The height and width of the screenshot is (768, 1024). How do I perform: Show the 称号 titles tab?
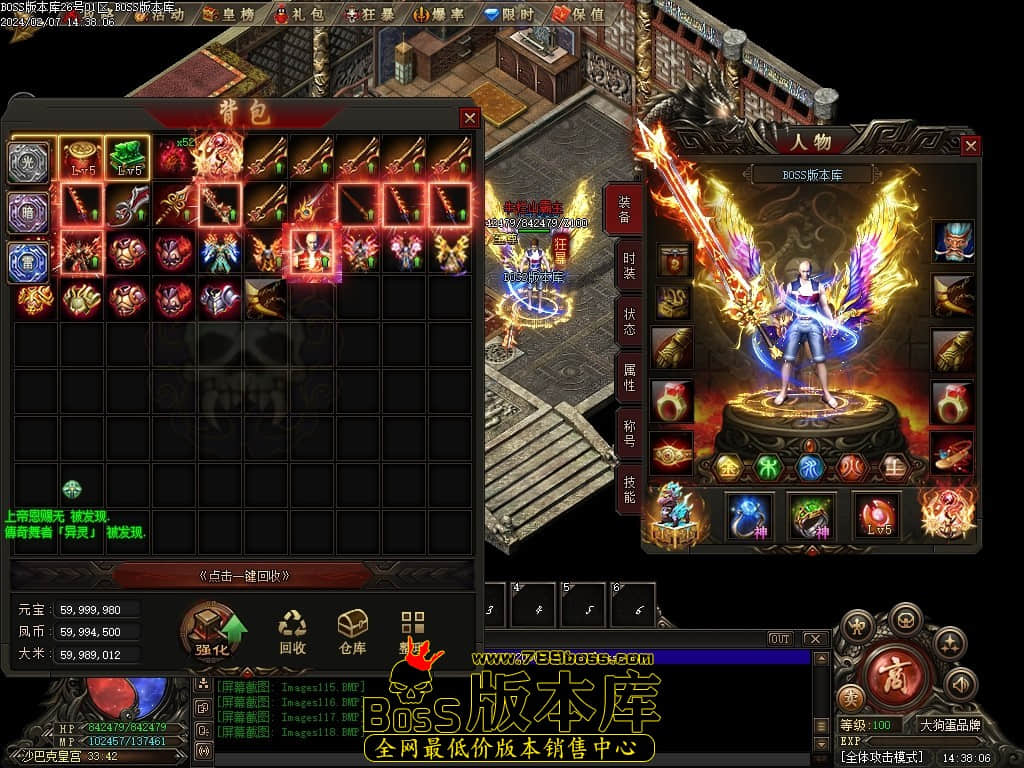[x=629, y=431]
